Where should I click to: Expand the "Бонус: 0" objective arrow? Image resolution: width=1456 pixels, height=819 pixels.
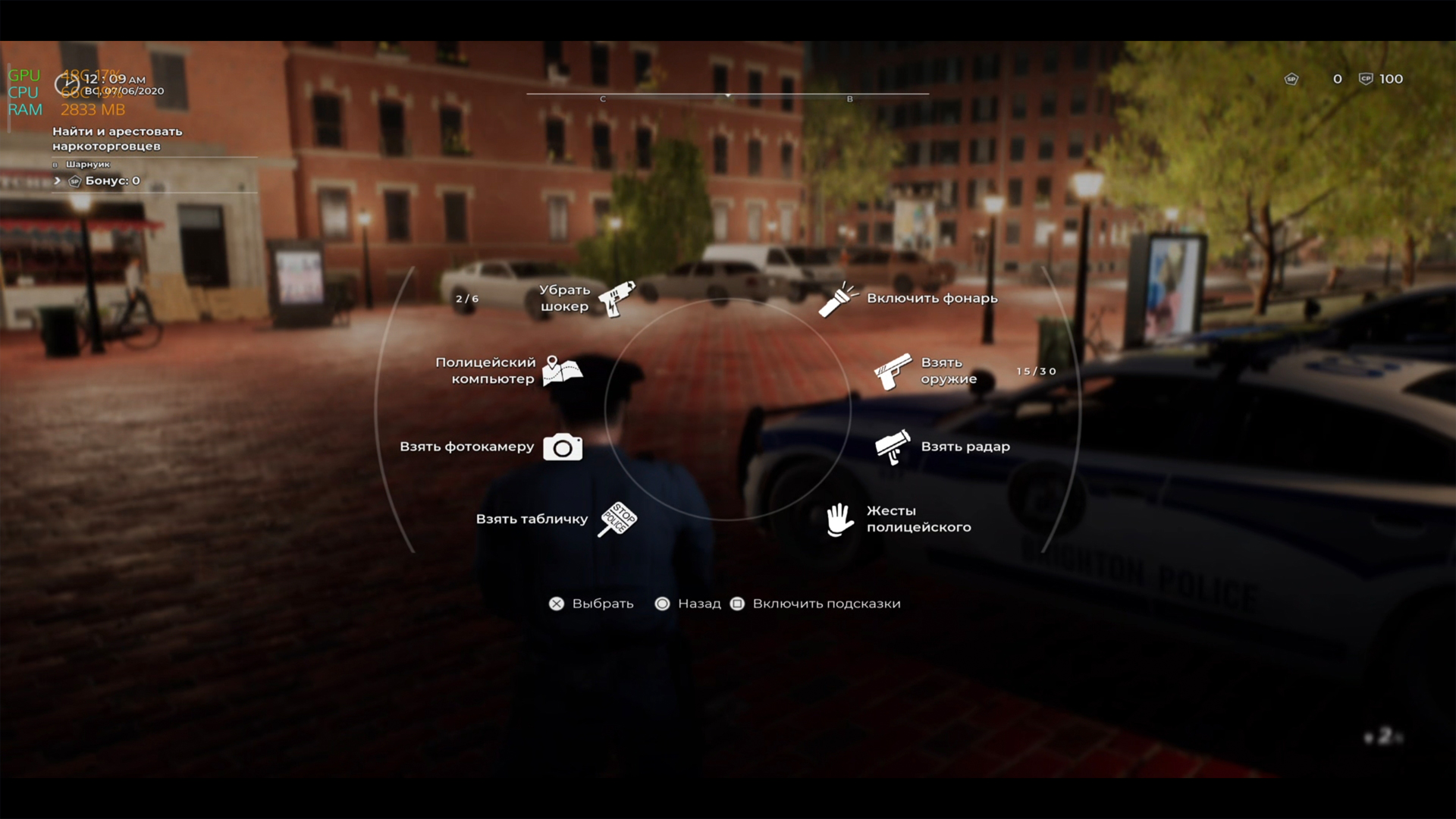point(58,180)
